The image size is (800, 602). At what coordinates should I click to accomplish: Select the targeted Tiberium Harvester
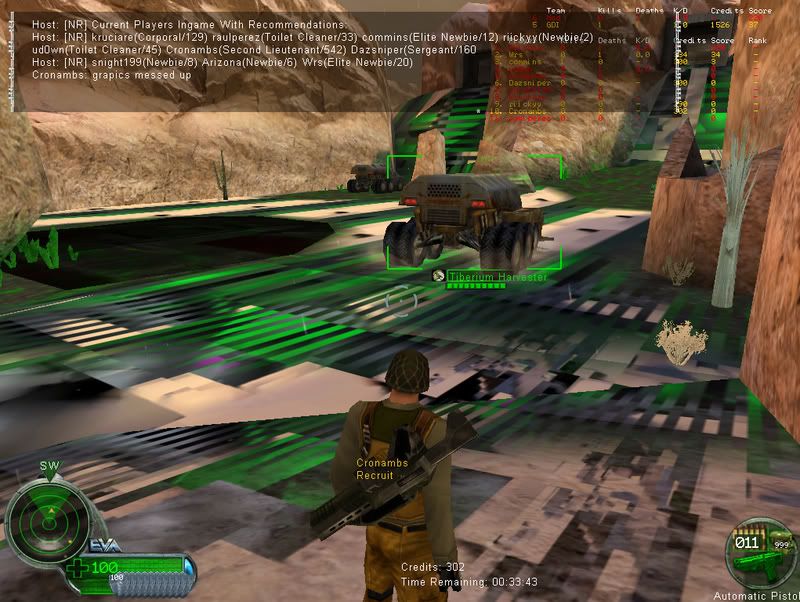[x=462, y=213]
